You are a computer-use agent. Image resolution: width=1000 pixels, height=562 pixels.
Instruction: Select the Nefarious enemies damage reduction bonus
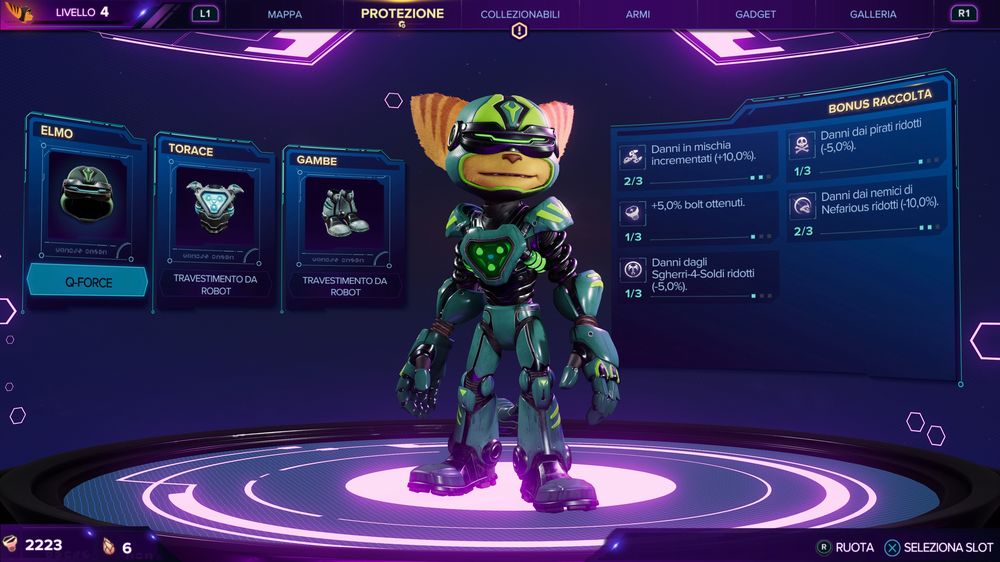[x=867, y=212]
